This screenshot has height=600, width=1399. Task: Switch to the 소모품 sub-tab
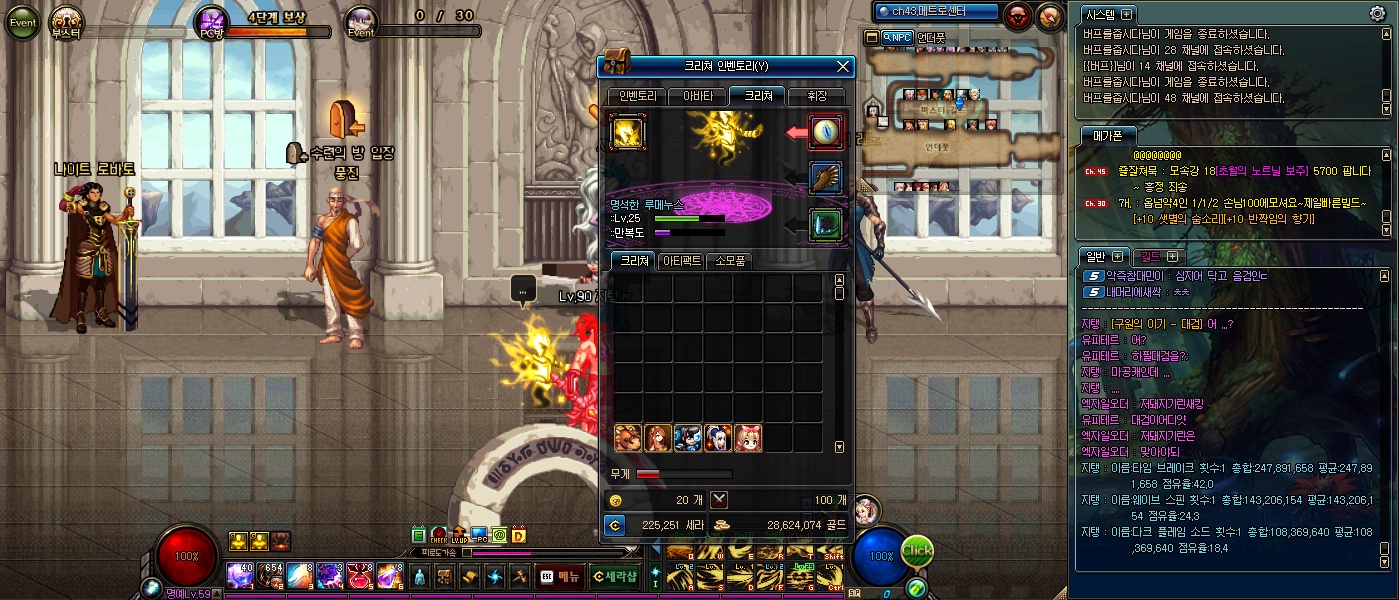point(729,261)
